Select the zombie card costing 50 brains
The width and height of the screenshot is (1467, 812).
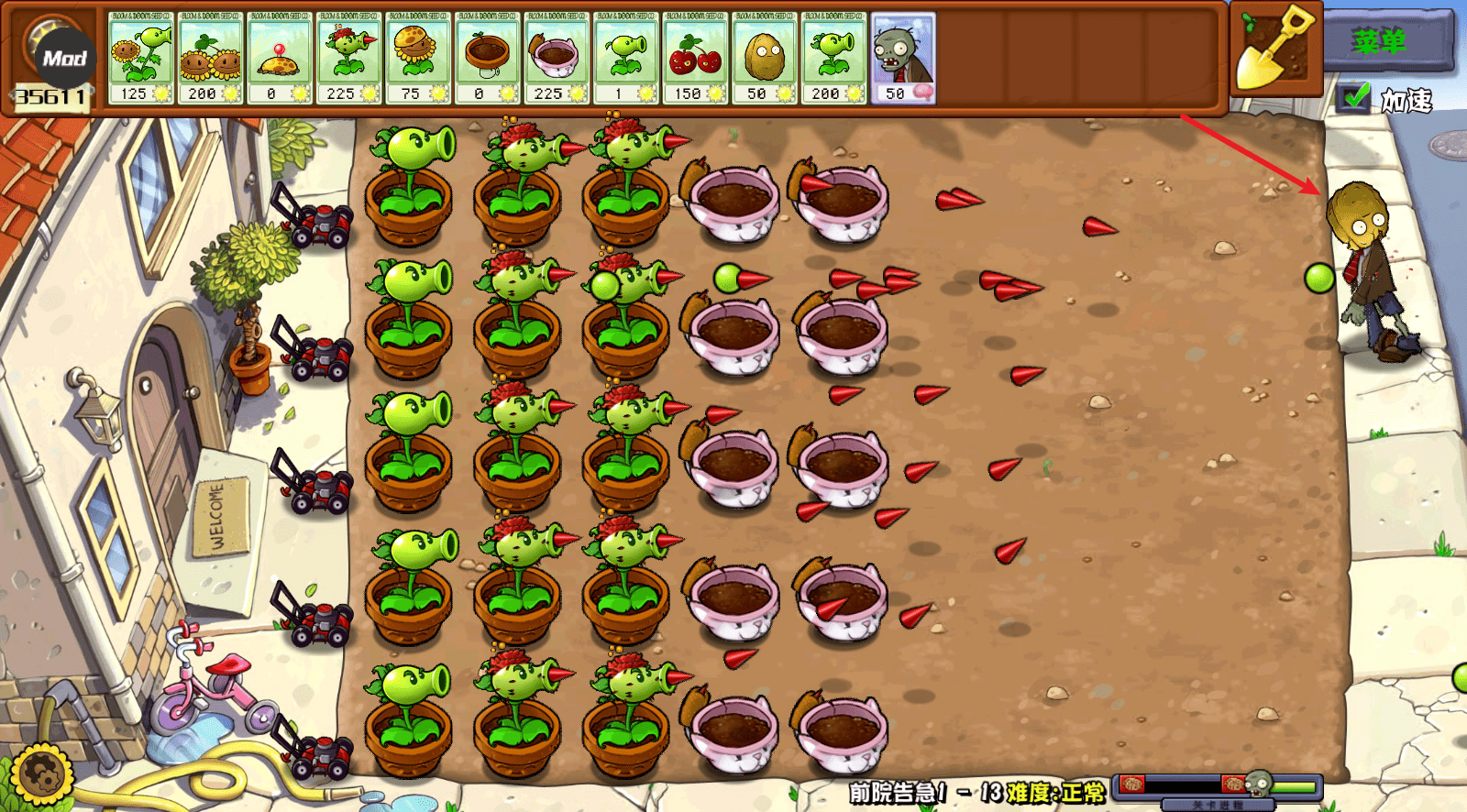[903, 58]
